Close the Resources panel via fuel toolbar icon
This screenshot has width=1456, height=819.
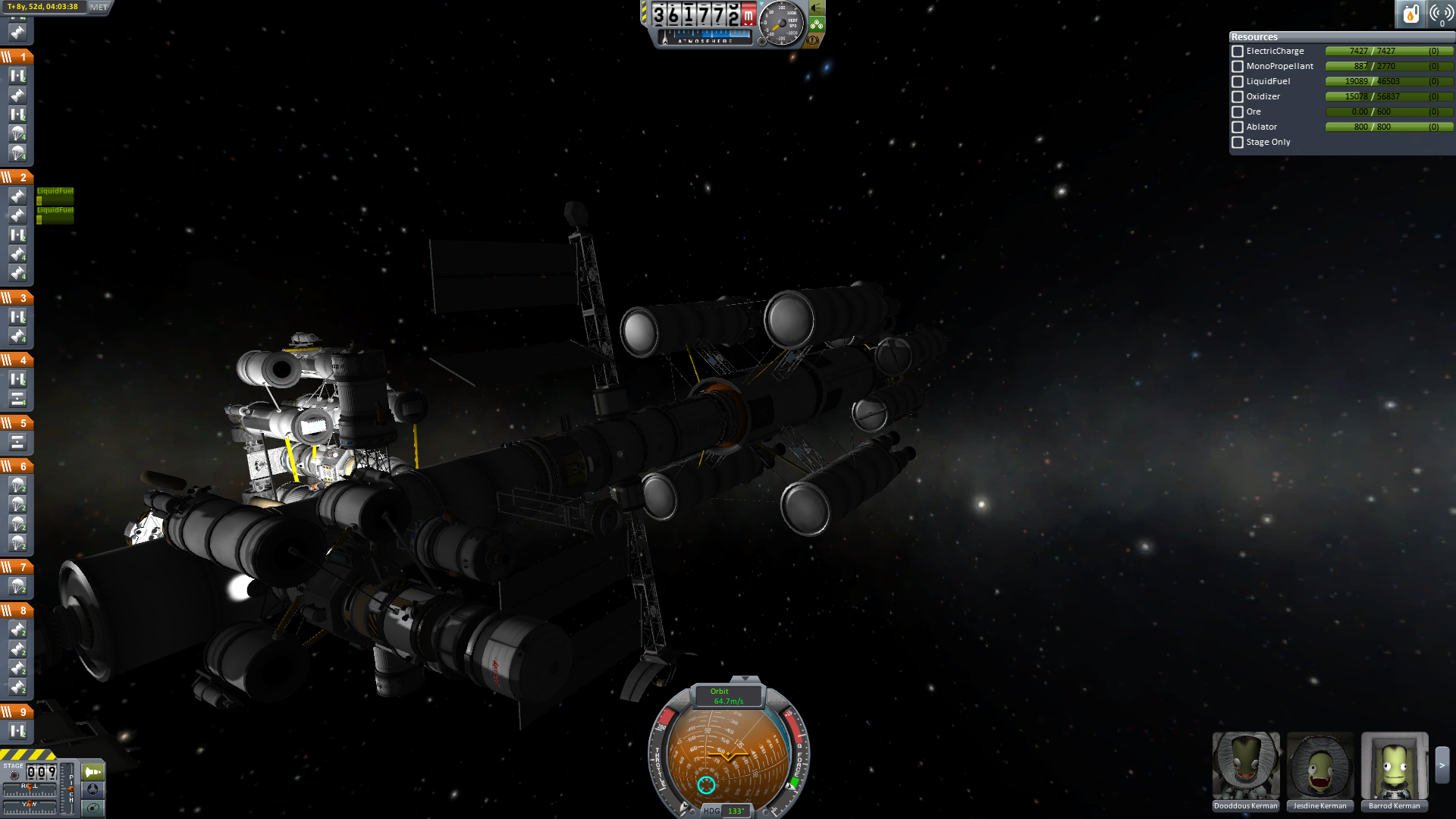coord(1410,14)
